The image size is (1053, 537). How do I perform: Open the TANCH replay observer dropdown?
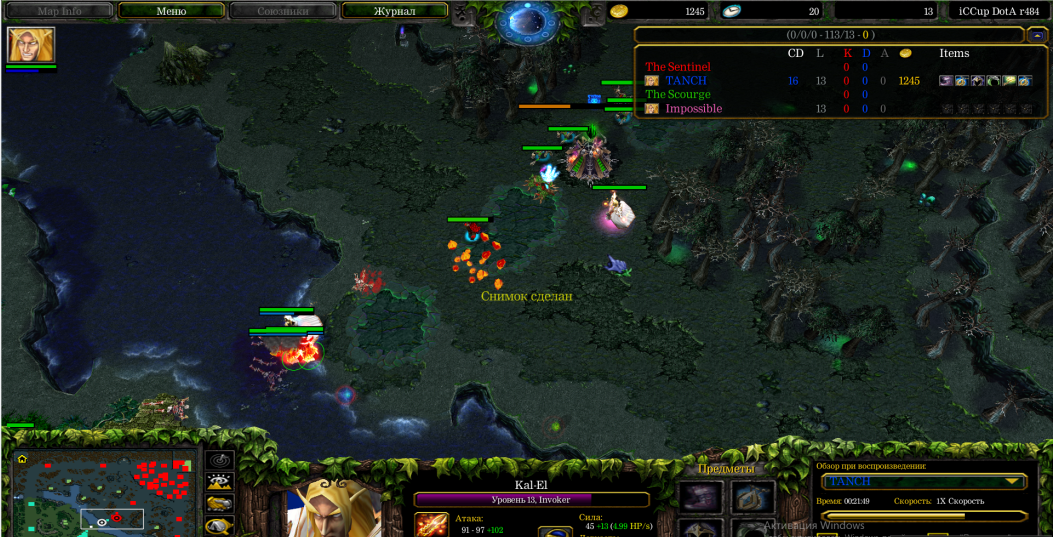point(923,482)
